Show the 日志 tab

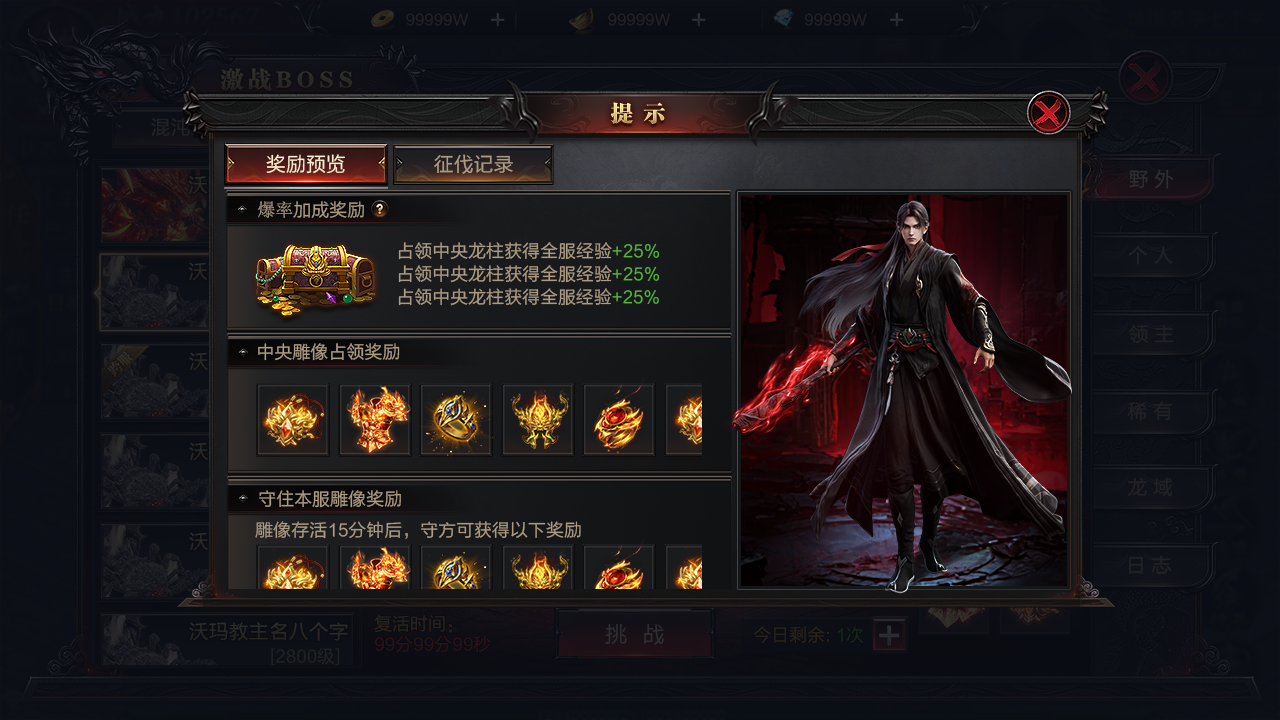[x=1150, y=565]
